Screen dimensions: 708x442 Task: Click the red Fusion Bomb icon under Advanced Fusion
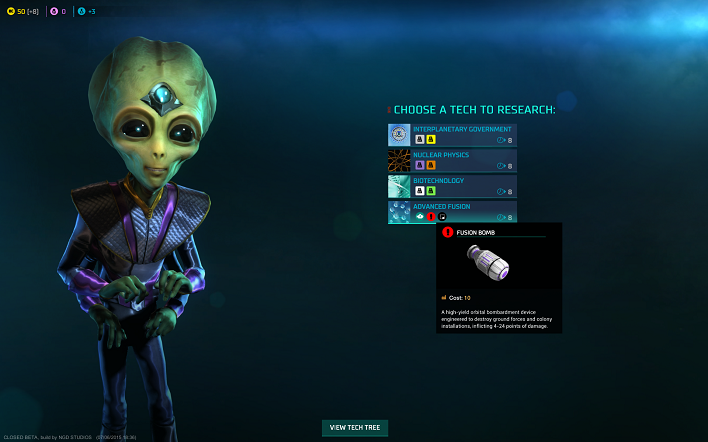pos(431,216)
